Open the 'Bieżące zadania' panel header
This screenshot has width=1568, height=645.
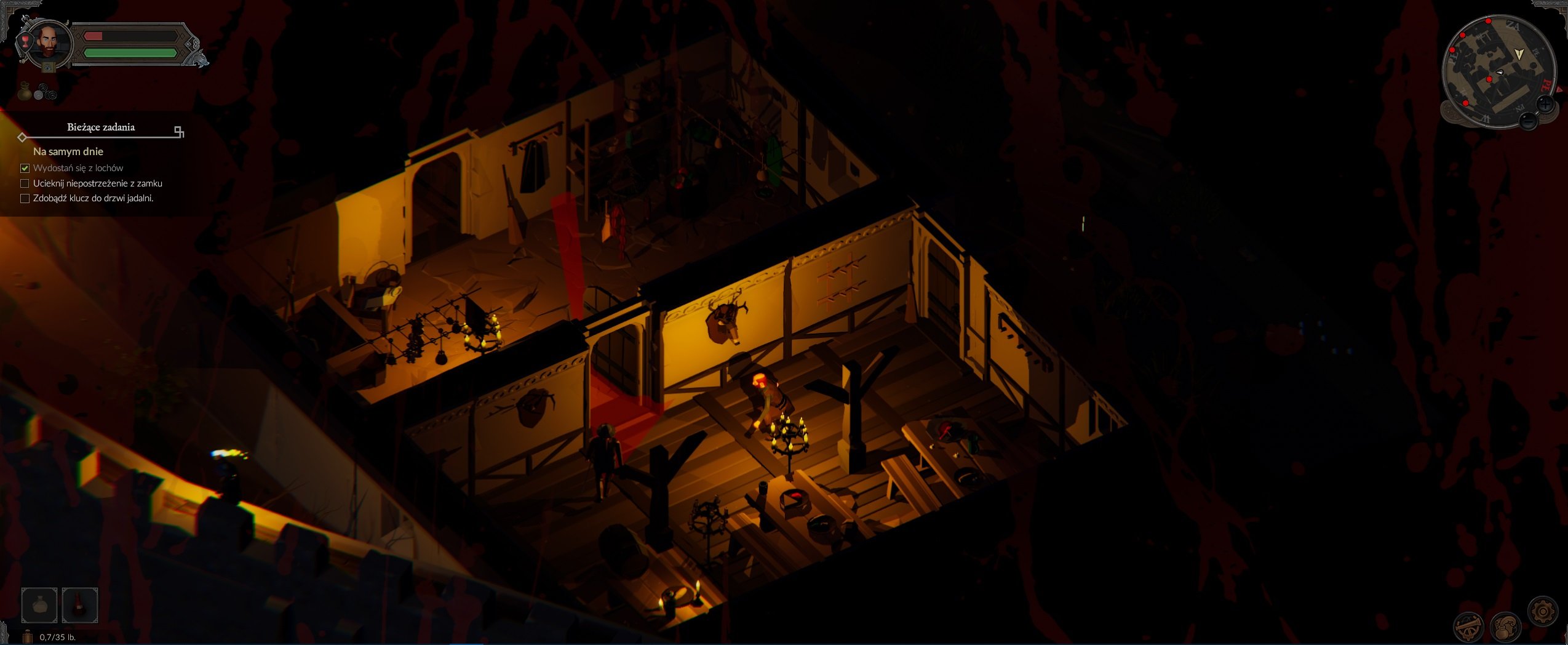tap(100, 128)
